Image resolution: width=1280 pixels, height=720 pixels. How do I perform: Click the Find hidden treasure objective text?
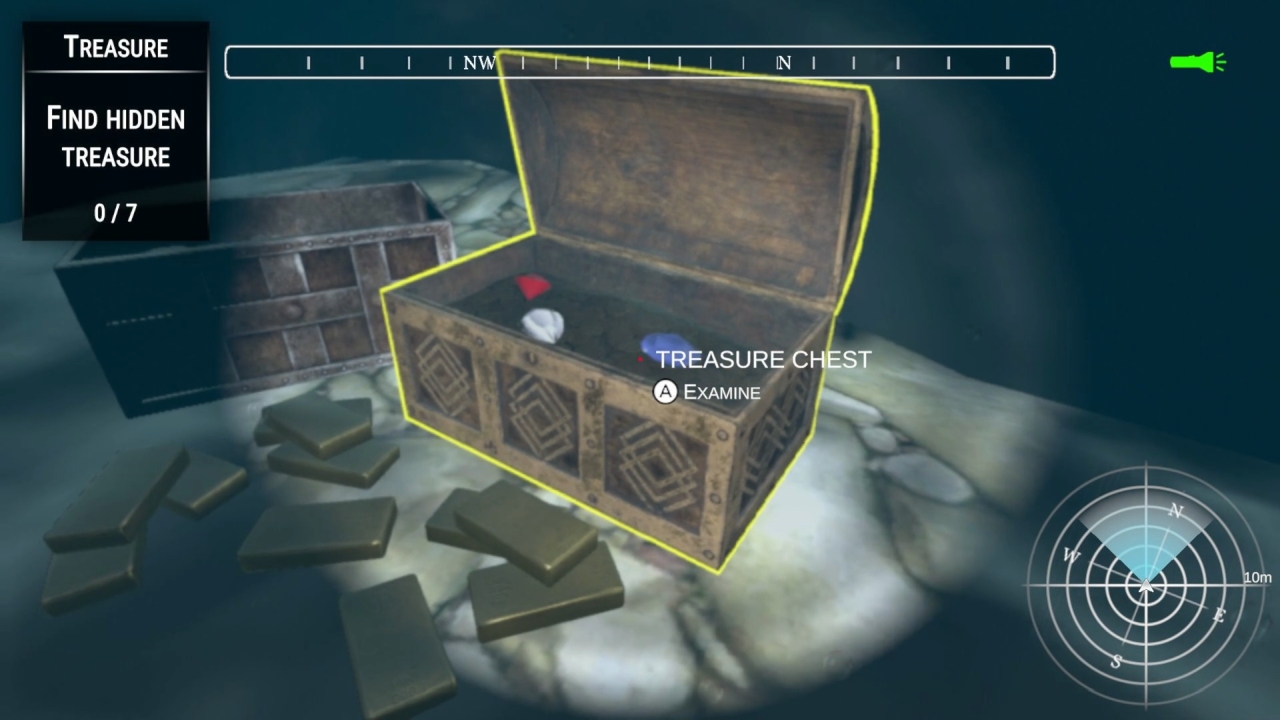115,138
